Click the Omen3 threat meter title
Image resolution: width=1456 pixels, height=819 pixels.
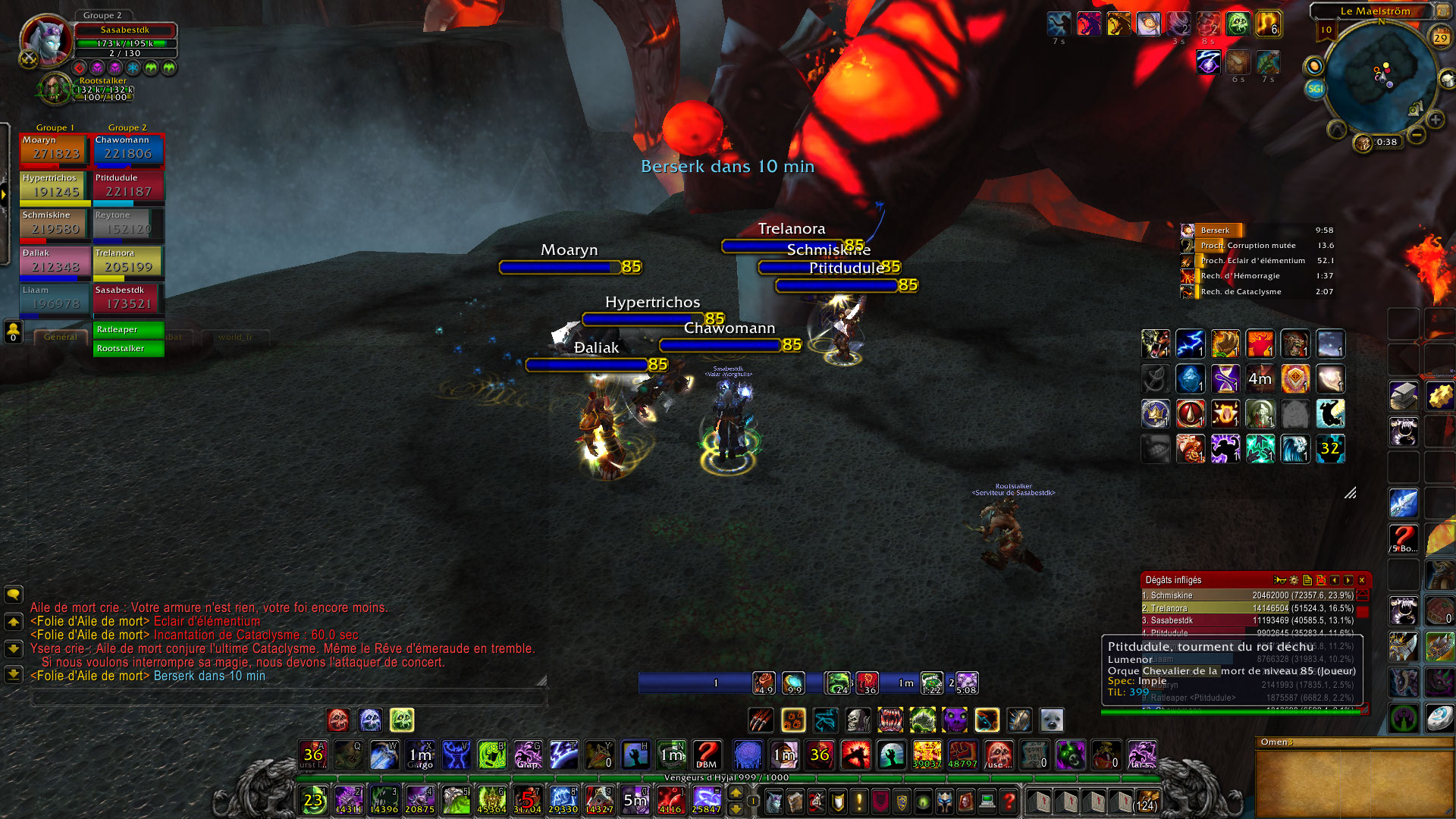pyautogui.click(x=1277, y=742)
